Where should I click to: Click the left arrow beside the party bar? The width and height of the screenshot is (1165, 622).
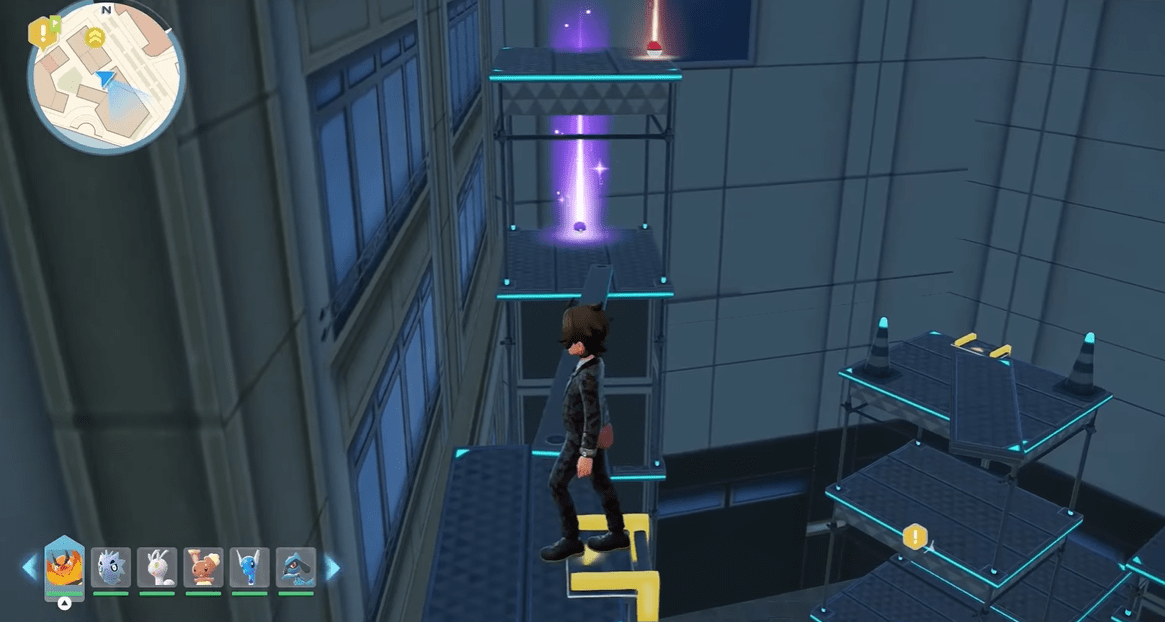(x=28, y=568)
